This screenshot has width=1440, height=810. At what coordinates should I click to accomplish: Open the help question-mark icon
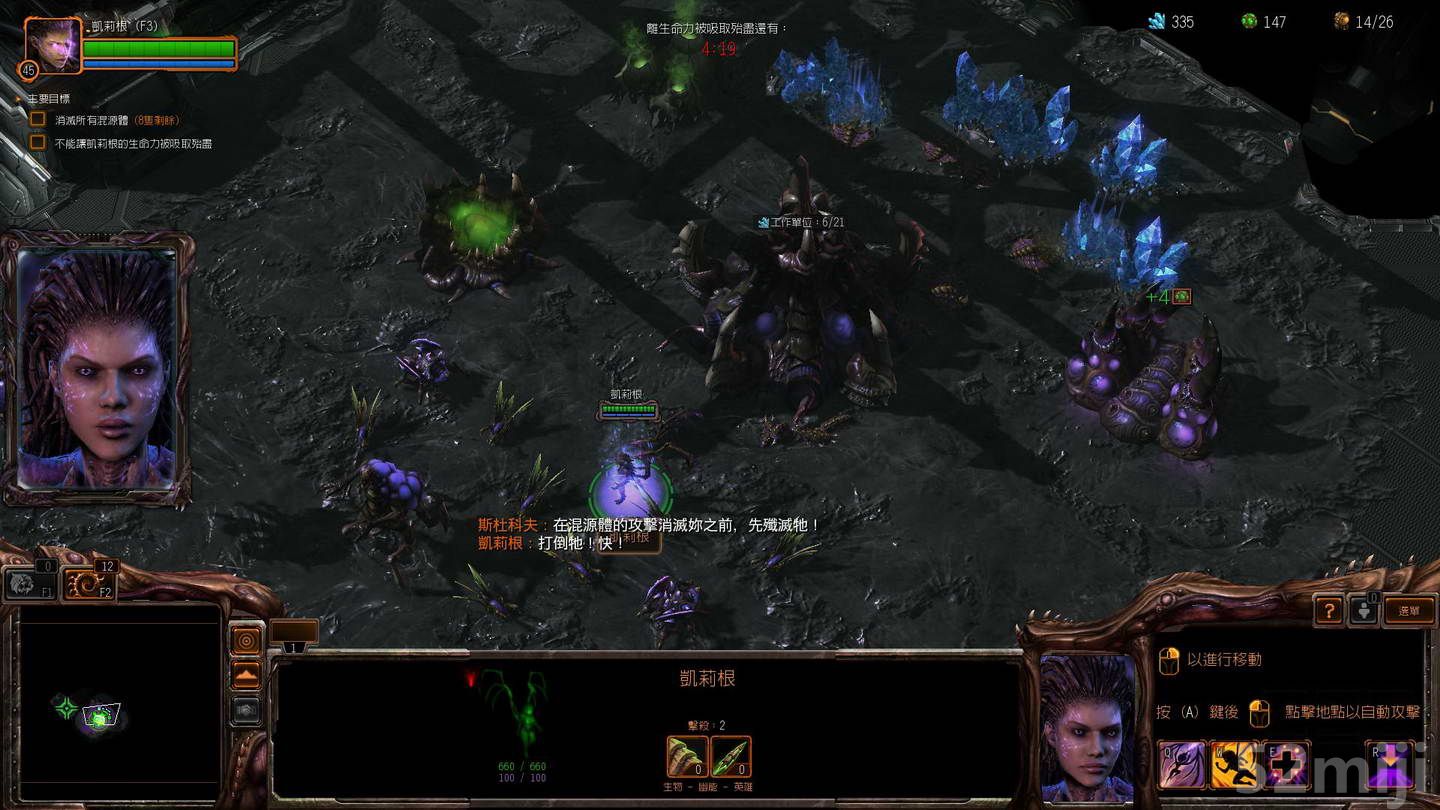tap(1328, 610)
